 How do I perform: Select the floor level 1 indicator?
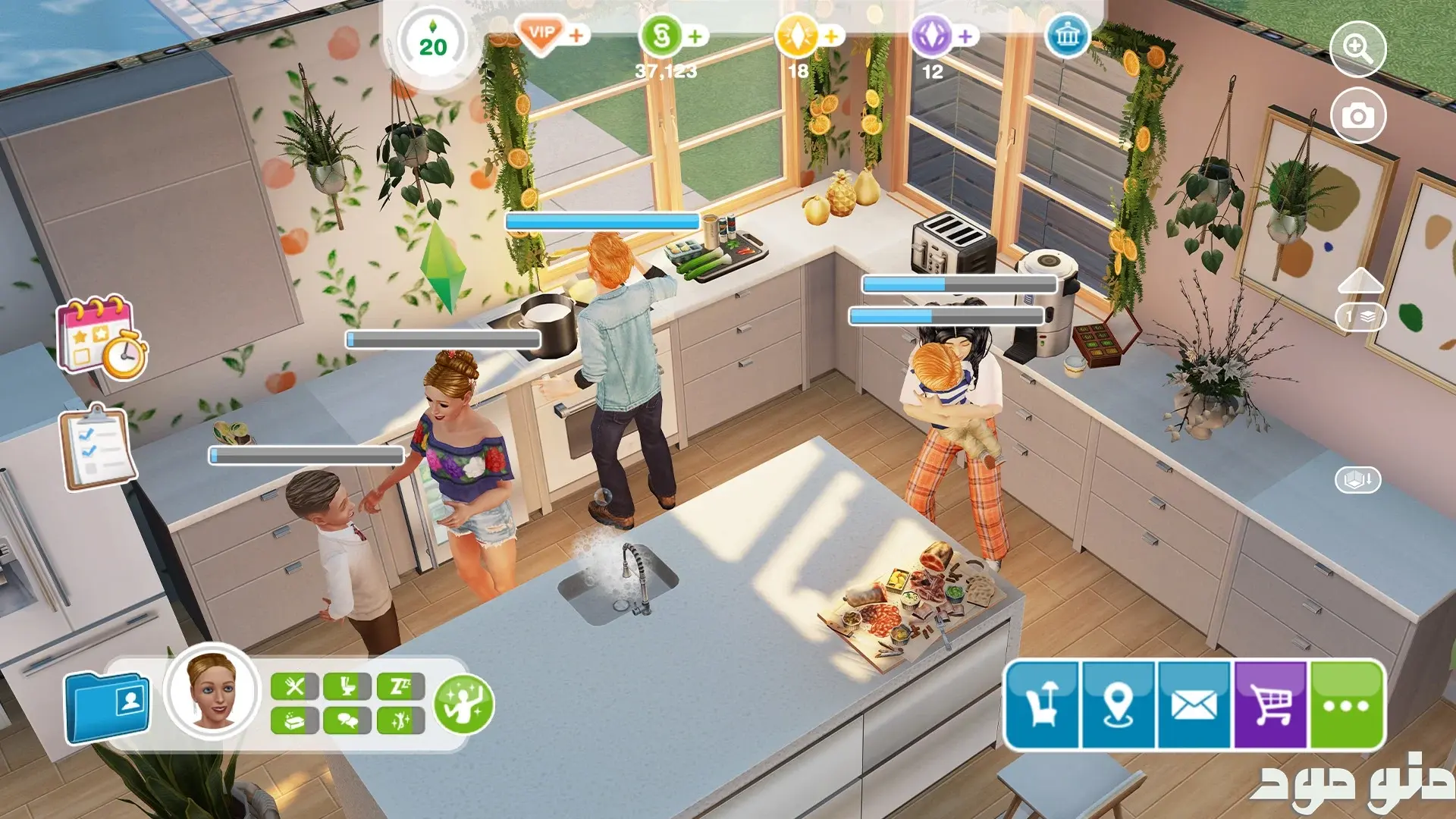(x=1360, y=317)
